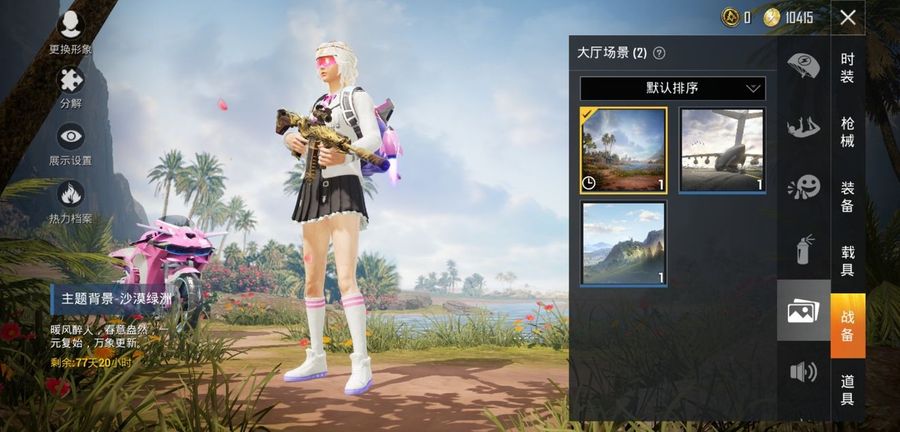Go to the 载具 vehicles tab
This screenshot has height=432, width=900.
(847, 261)
